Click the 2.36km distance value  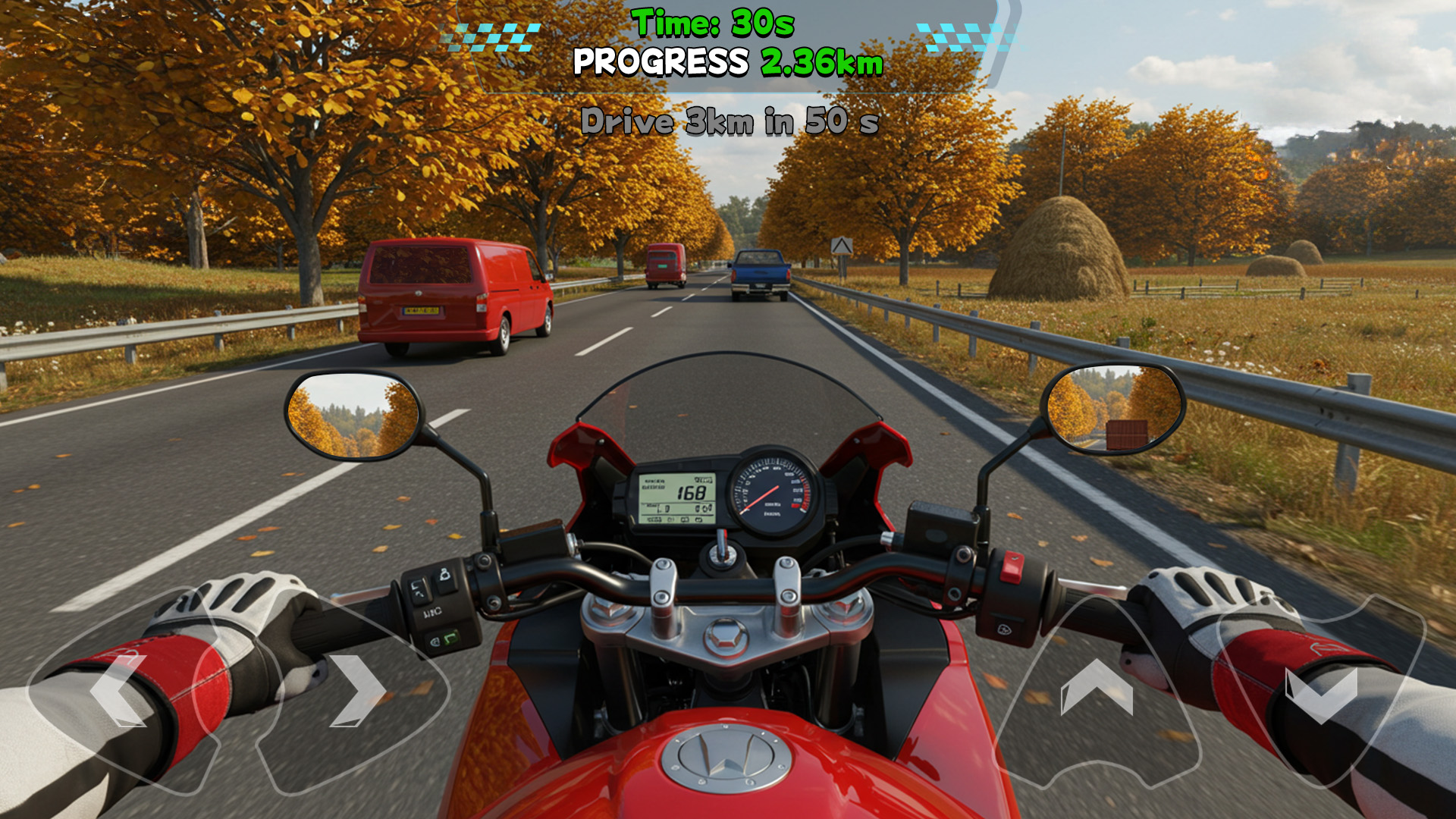tap(821, 62)
